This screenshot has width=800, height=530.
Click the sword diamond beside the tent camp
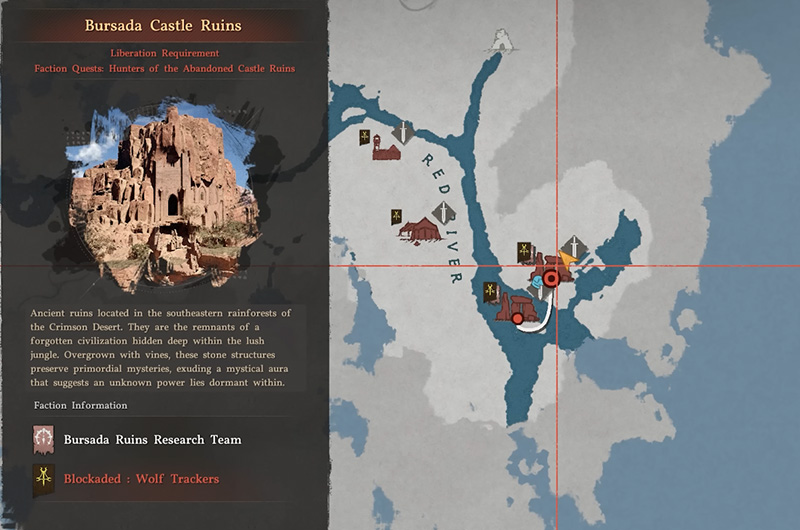442,214
